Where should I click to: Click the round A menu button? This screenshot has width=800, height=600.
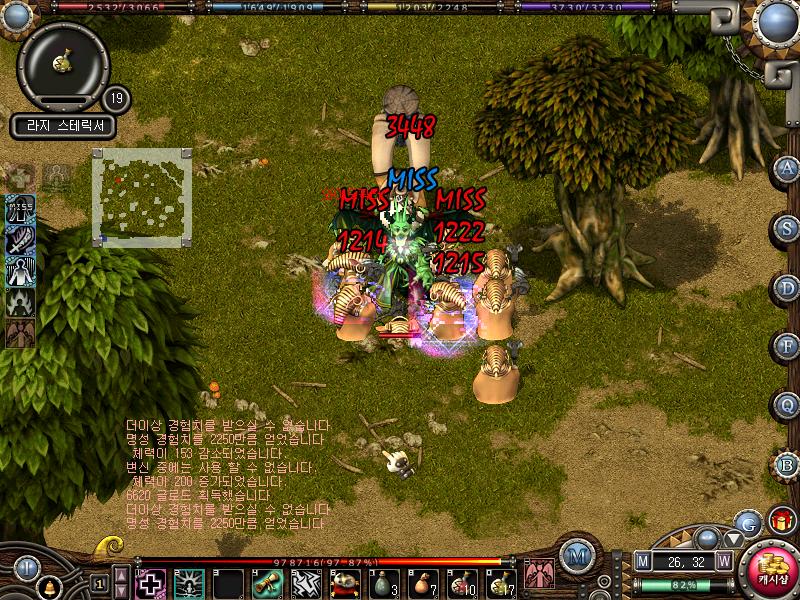(x=787, y=169)
